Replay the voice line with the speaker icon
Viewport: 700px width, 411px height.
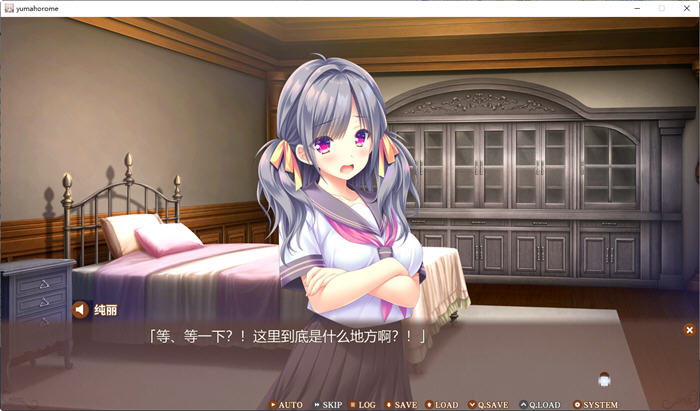(x=81, y=310)
